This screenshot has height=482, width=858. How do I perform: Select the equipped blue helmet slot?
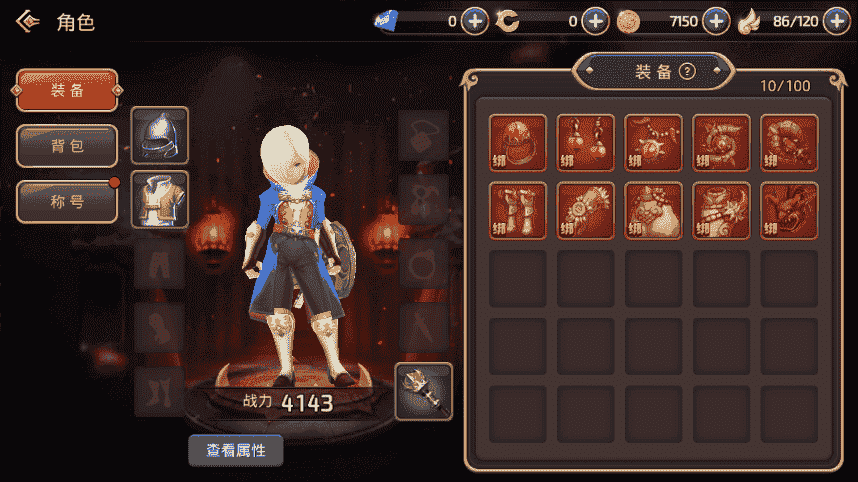[160, 135]
